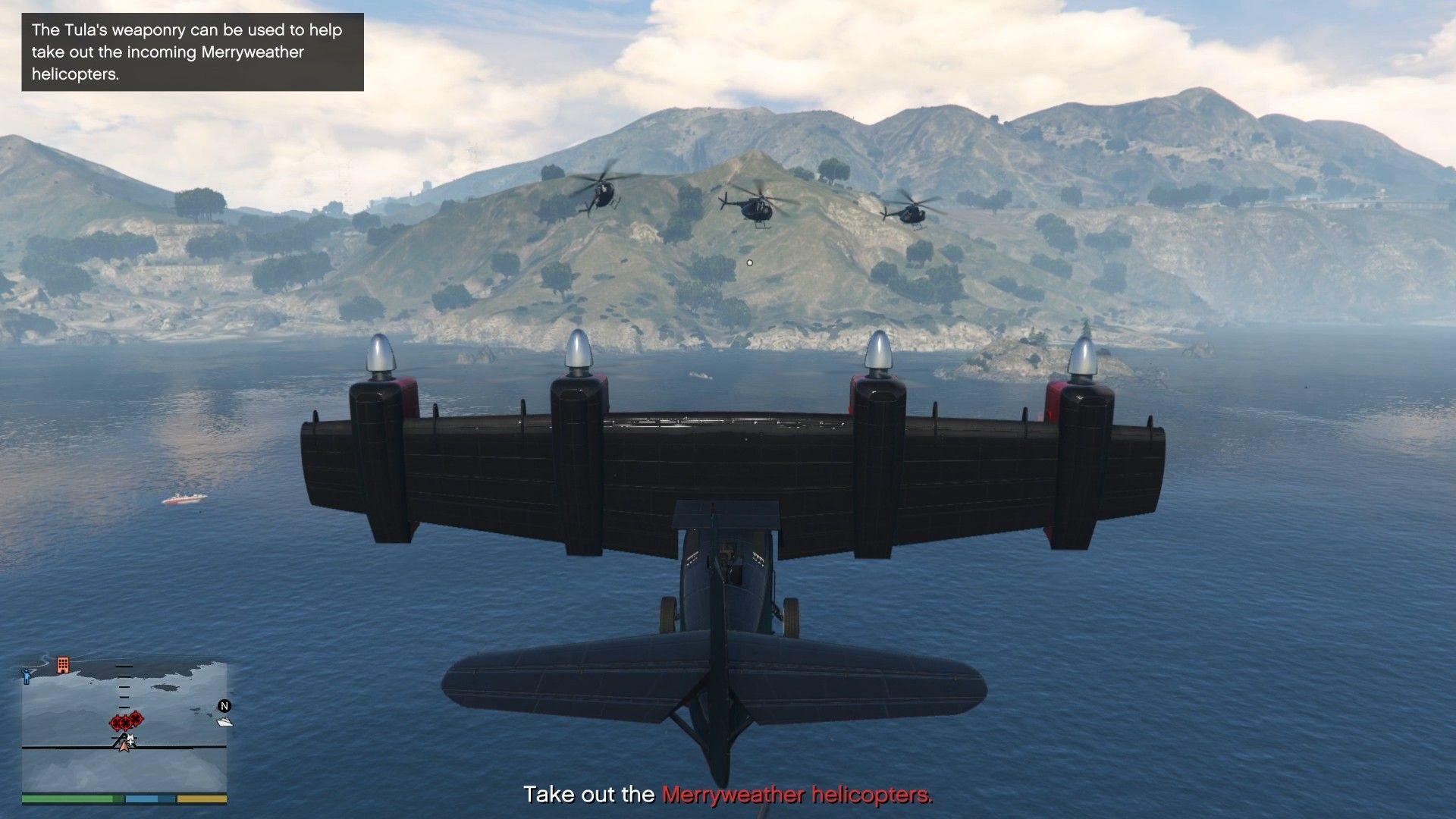Image resolution: width=1456 pixels, height=819 pixels.
Task: Click the cluster of red enemy blips on the minimap
Action: click(127, 720)
